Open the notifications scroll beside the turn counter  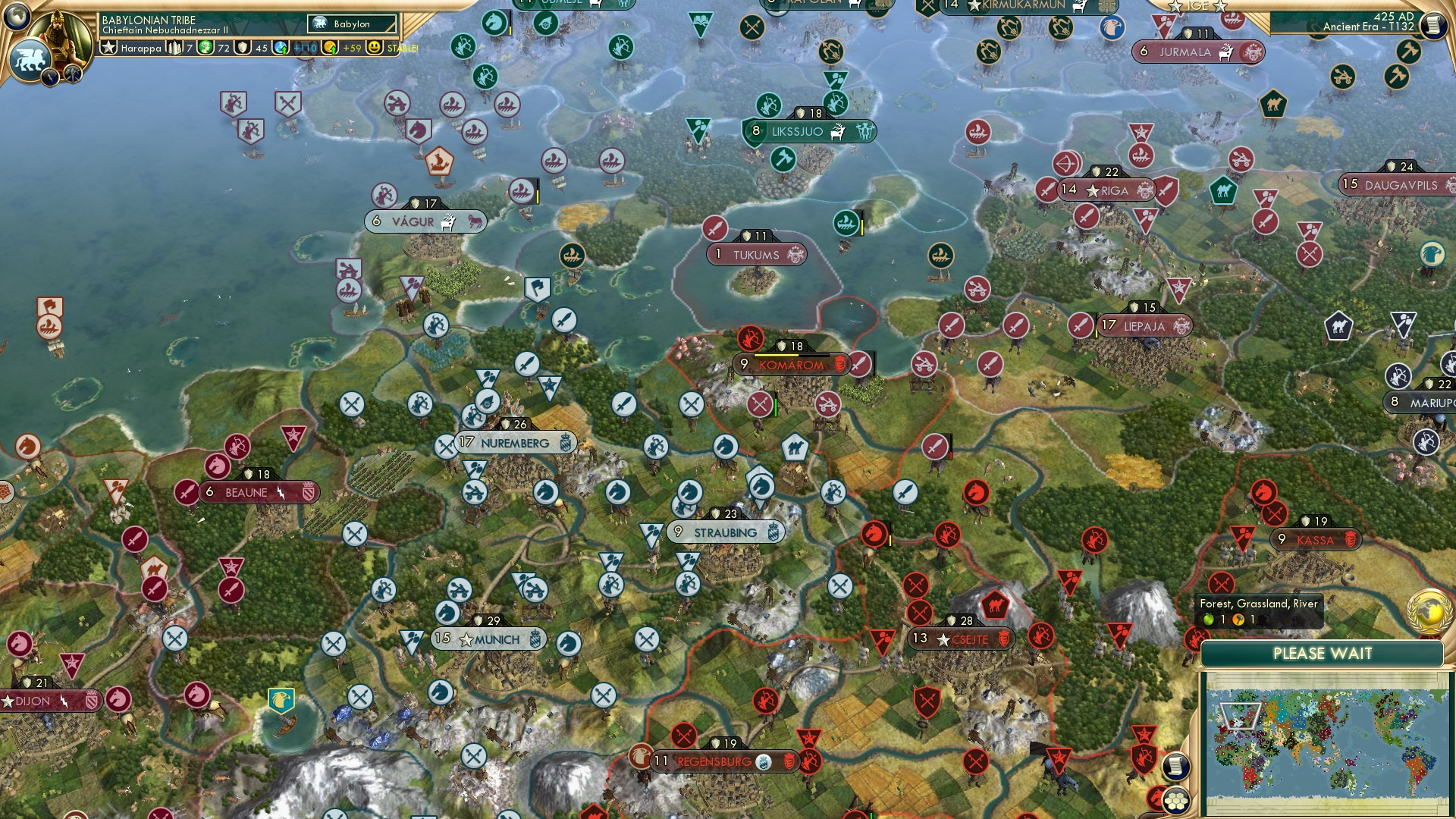coord(1433,24)
